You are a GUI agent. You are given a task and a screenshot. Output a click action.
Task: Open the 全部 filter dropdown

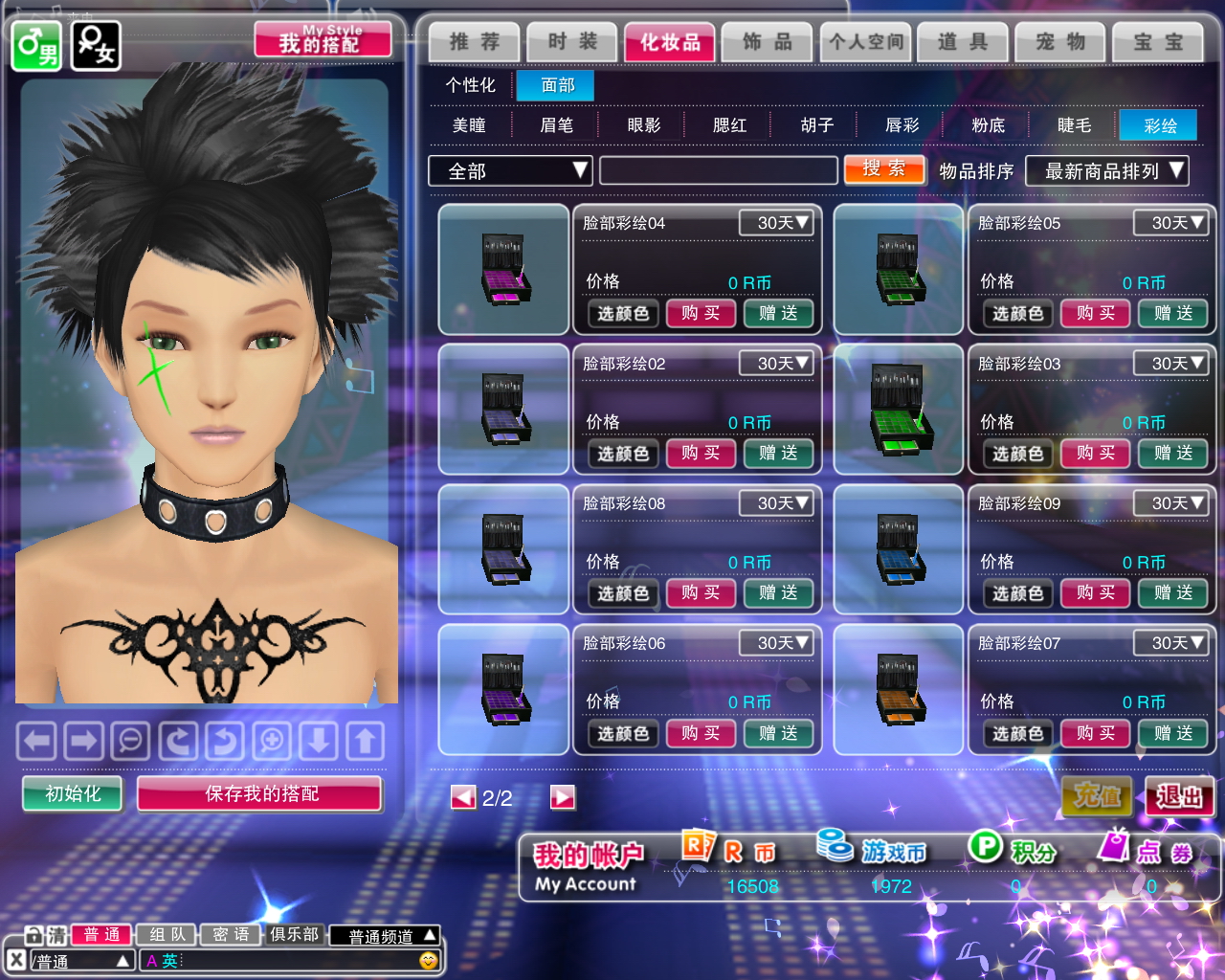pos(509,171)
